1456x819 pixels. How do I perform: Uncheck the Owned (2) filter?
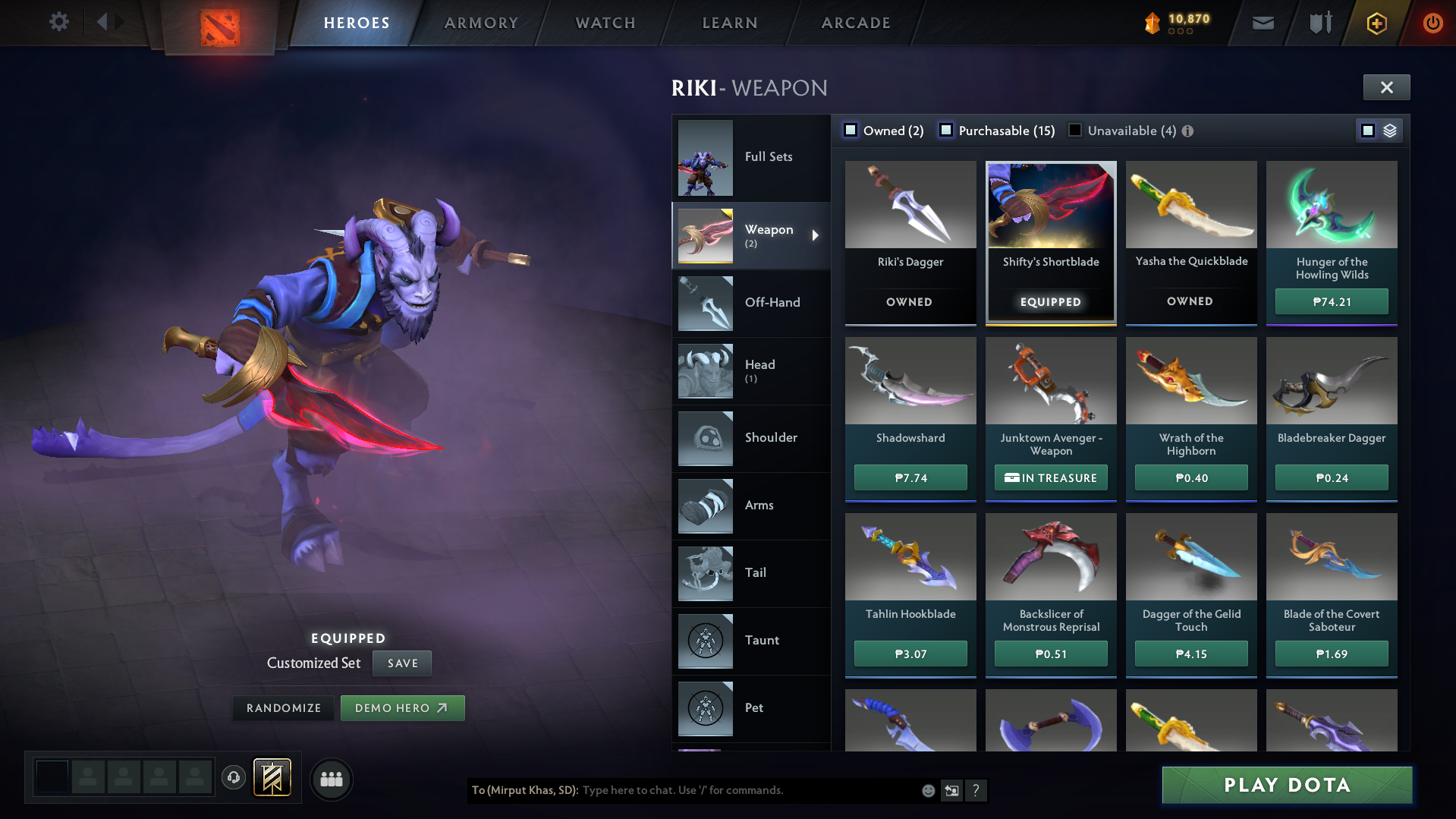click(851, 130)
